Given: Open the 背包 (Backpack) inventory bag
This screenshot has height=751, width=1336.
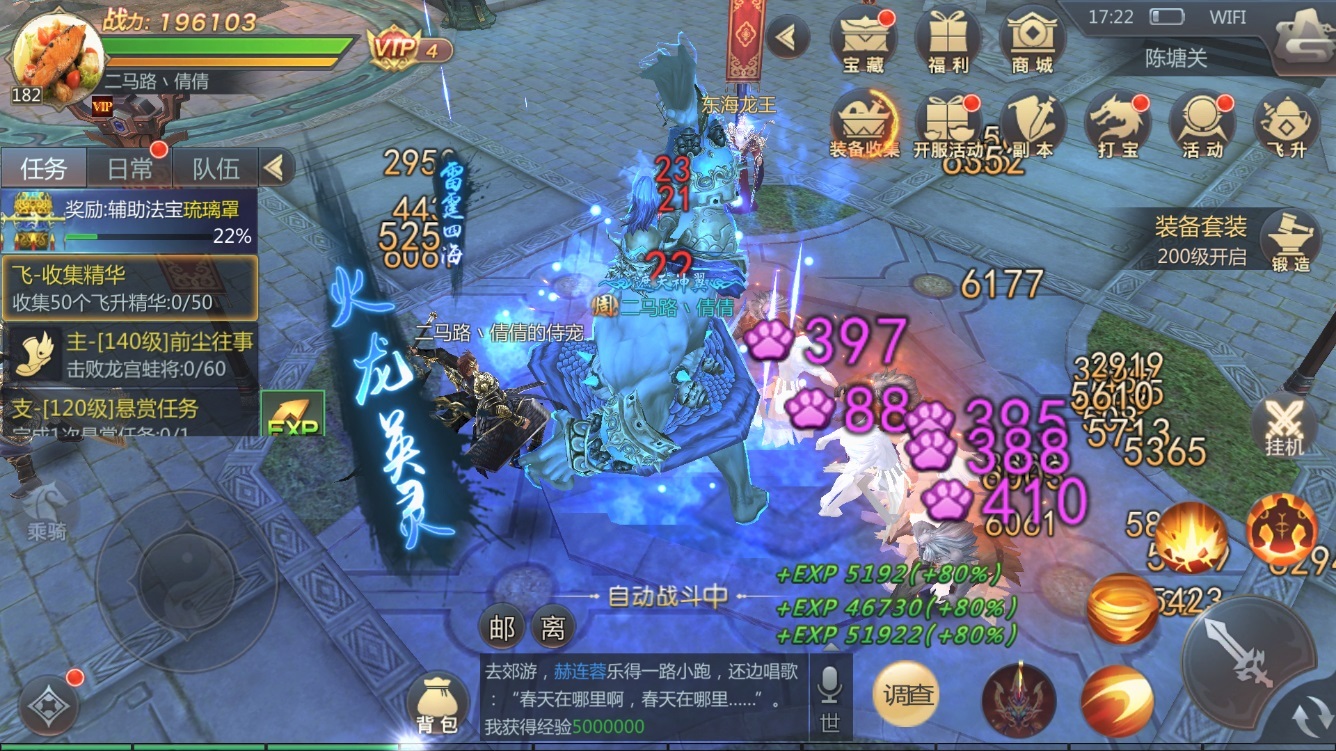Looking at the screenshot, I should click(x=437, y=700).
